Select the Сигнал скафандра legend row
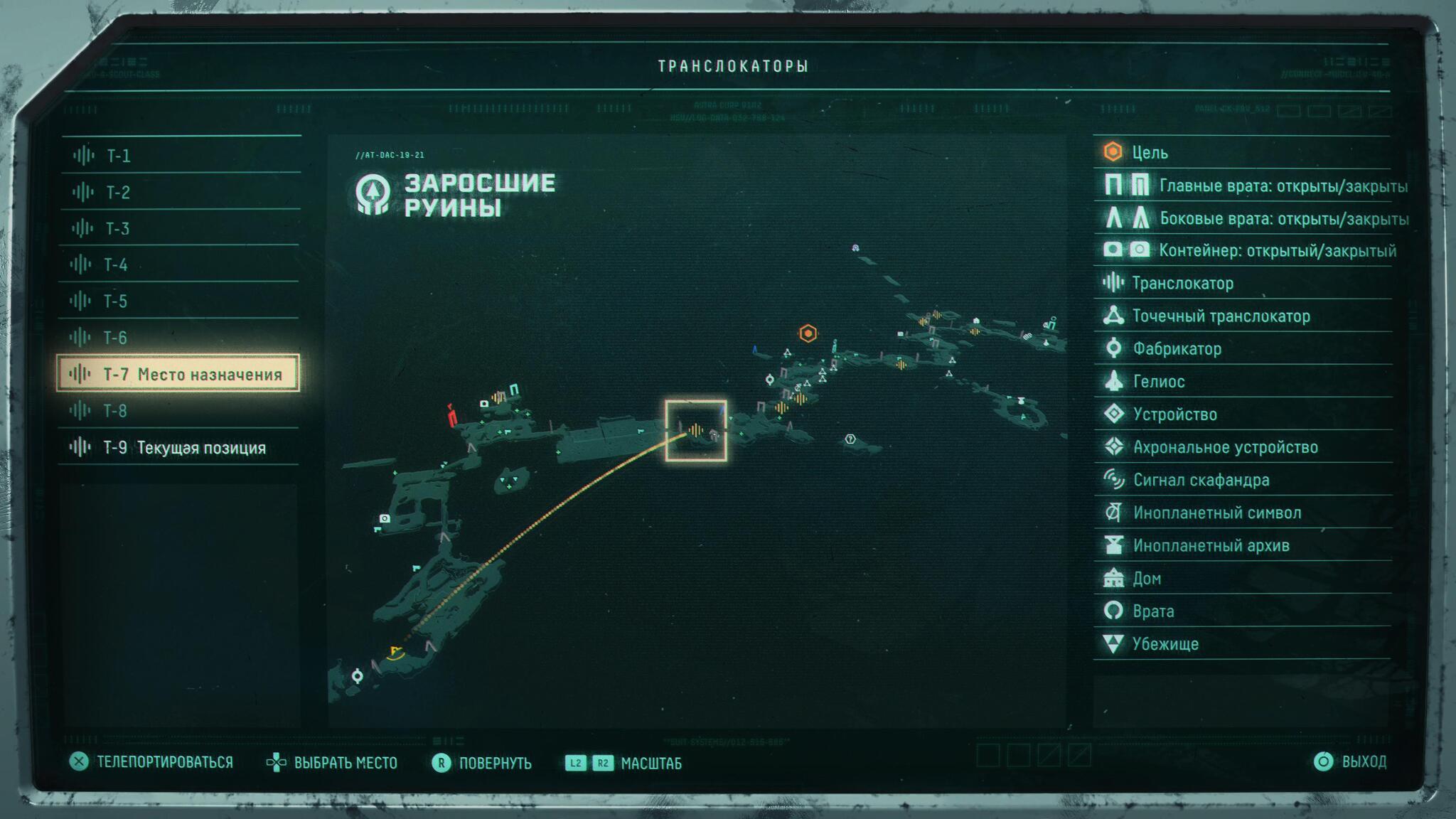This screenshot has height=819, width=1456. (1201, 480)
